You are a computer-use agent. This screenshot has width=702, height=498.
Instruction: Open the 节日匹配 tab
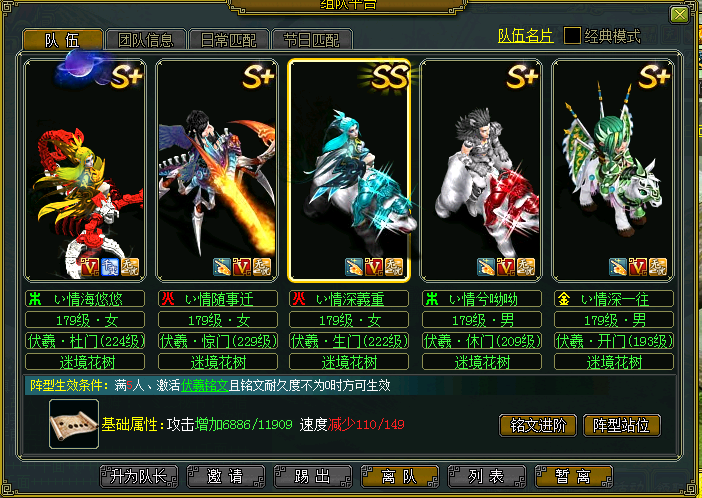(311, 40)
